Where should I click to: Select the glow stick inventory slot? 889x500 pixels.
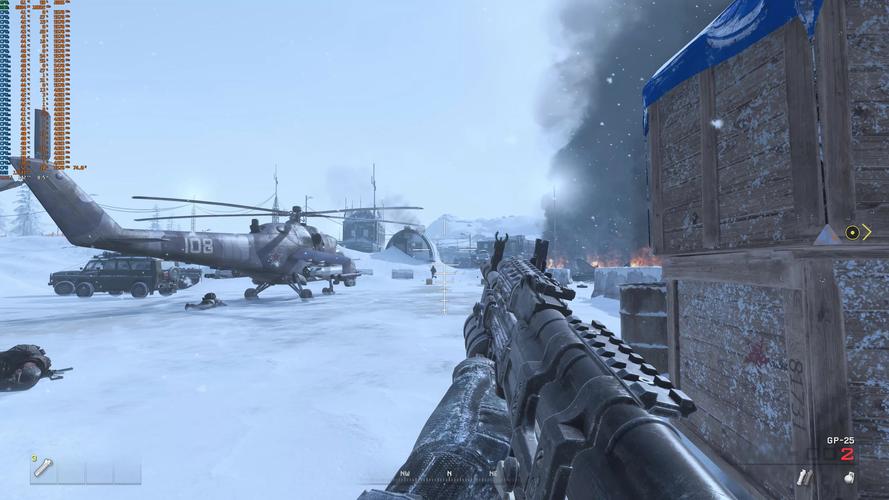click(43, 469)
